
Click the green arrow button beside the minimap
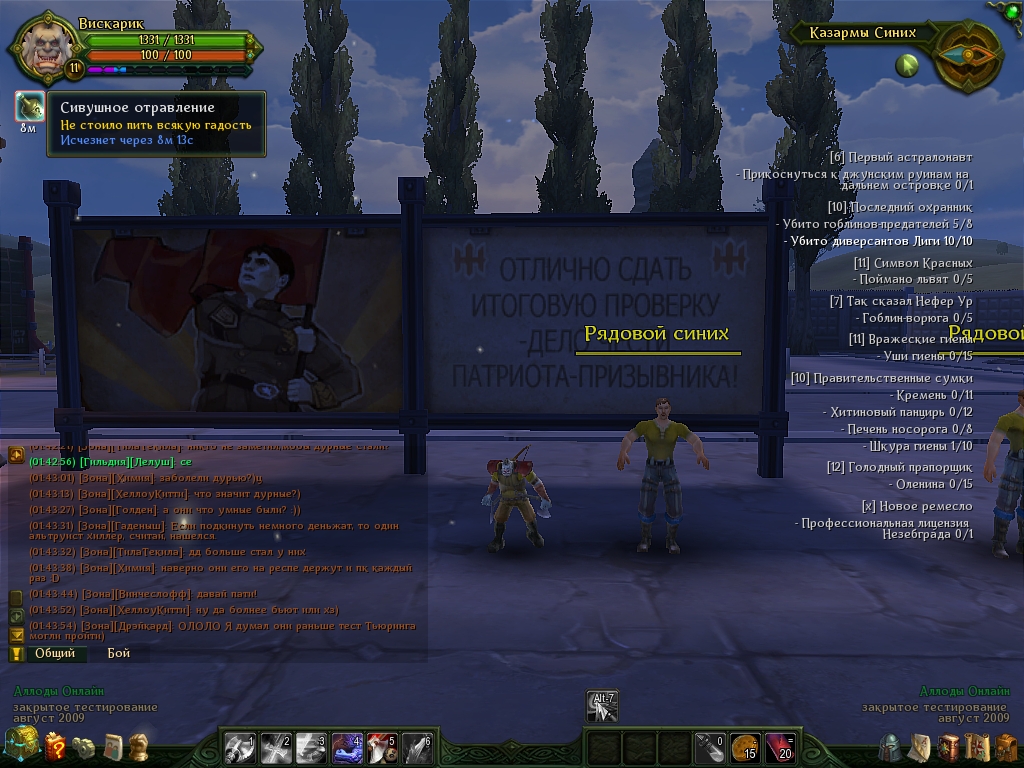tap(907, 67)
